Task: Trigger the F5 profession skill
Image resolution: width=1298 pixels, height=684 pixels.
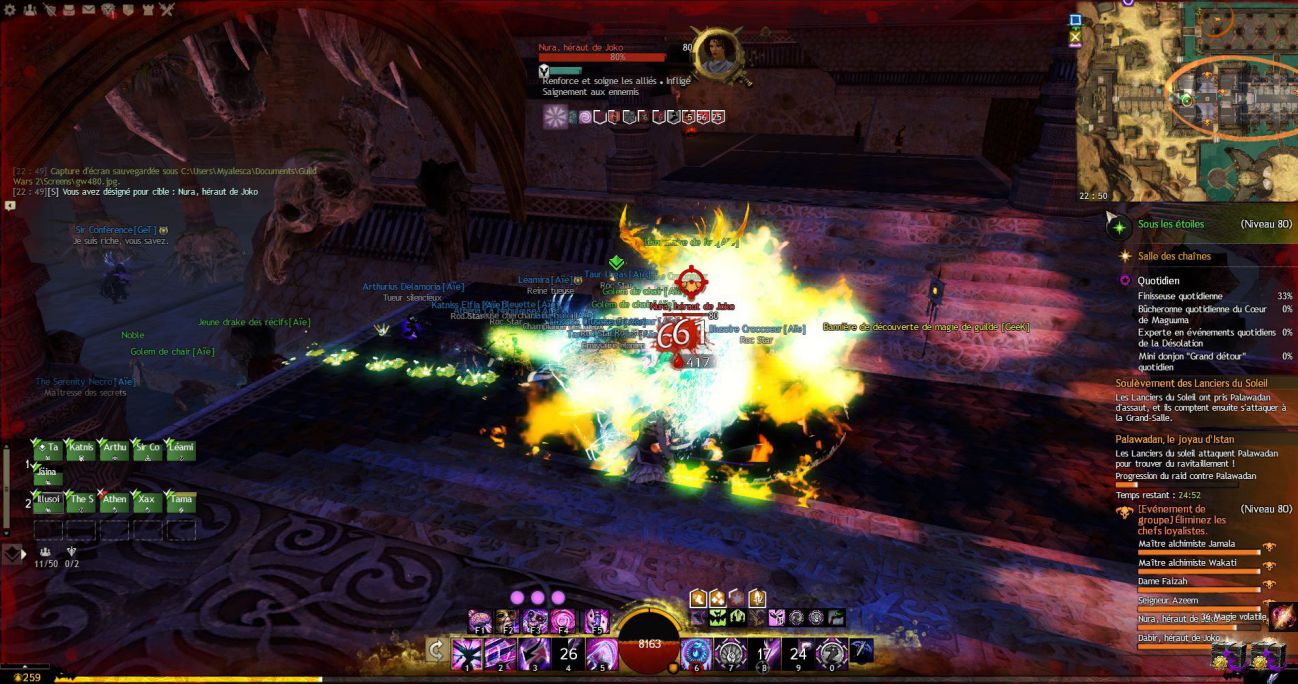Action: click(597, 622)
